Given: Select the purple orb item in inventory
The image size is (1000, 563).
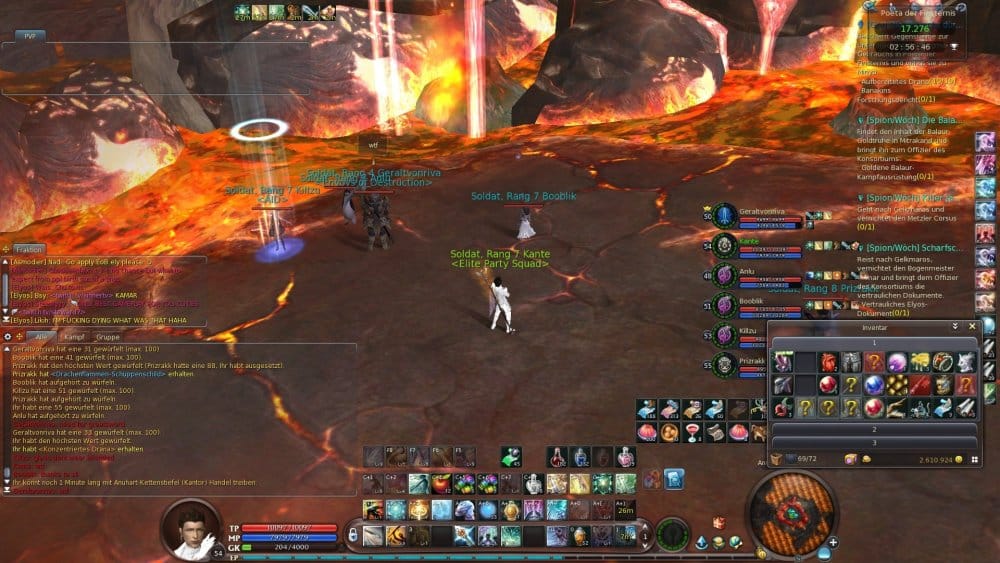Looking at the screenshot, I should [896, 362].
